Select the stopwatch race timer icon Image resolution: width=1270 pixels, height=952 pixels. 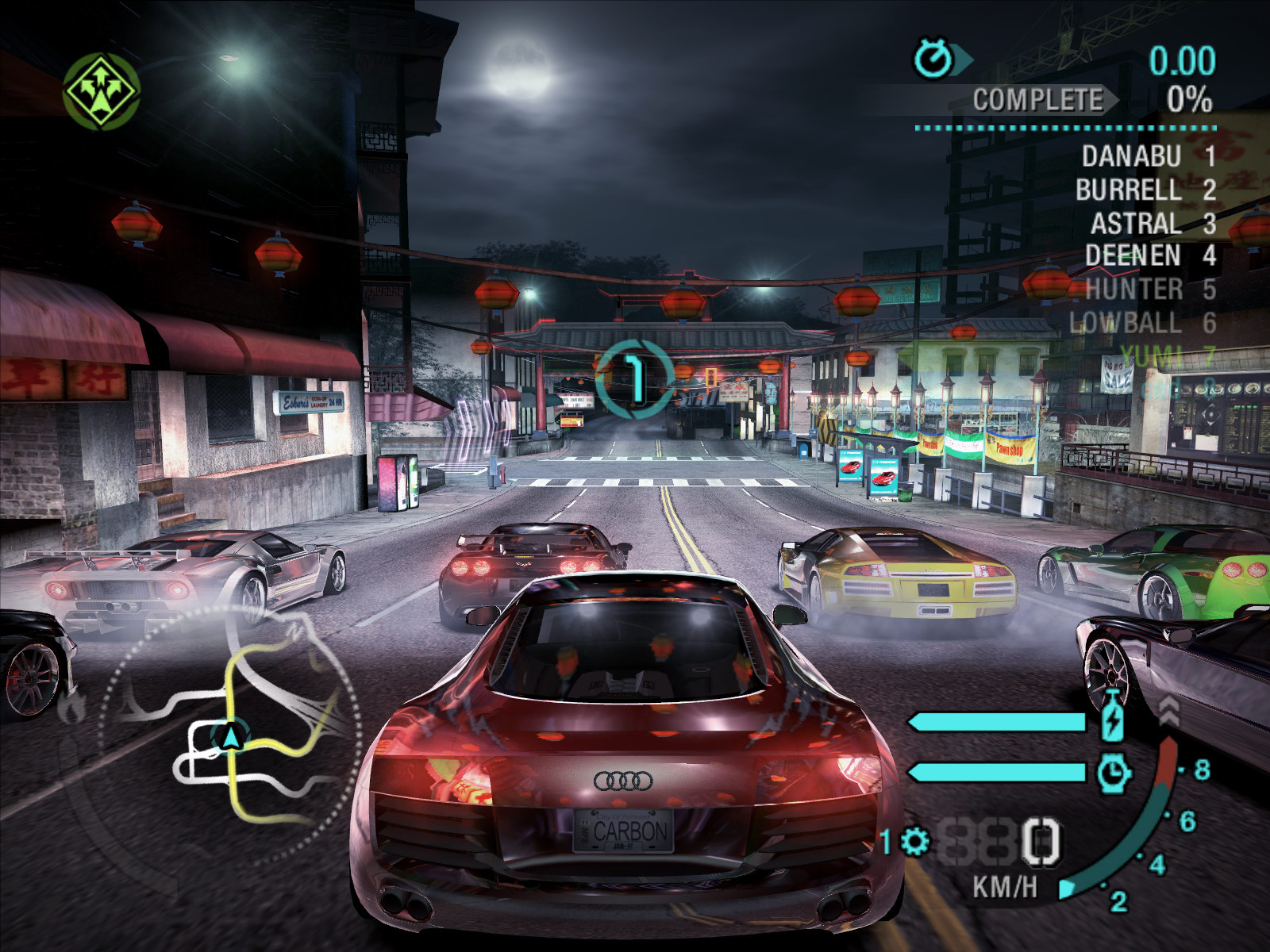pos(934,59)
